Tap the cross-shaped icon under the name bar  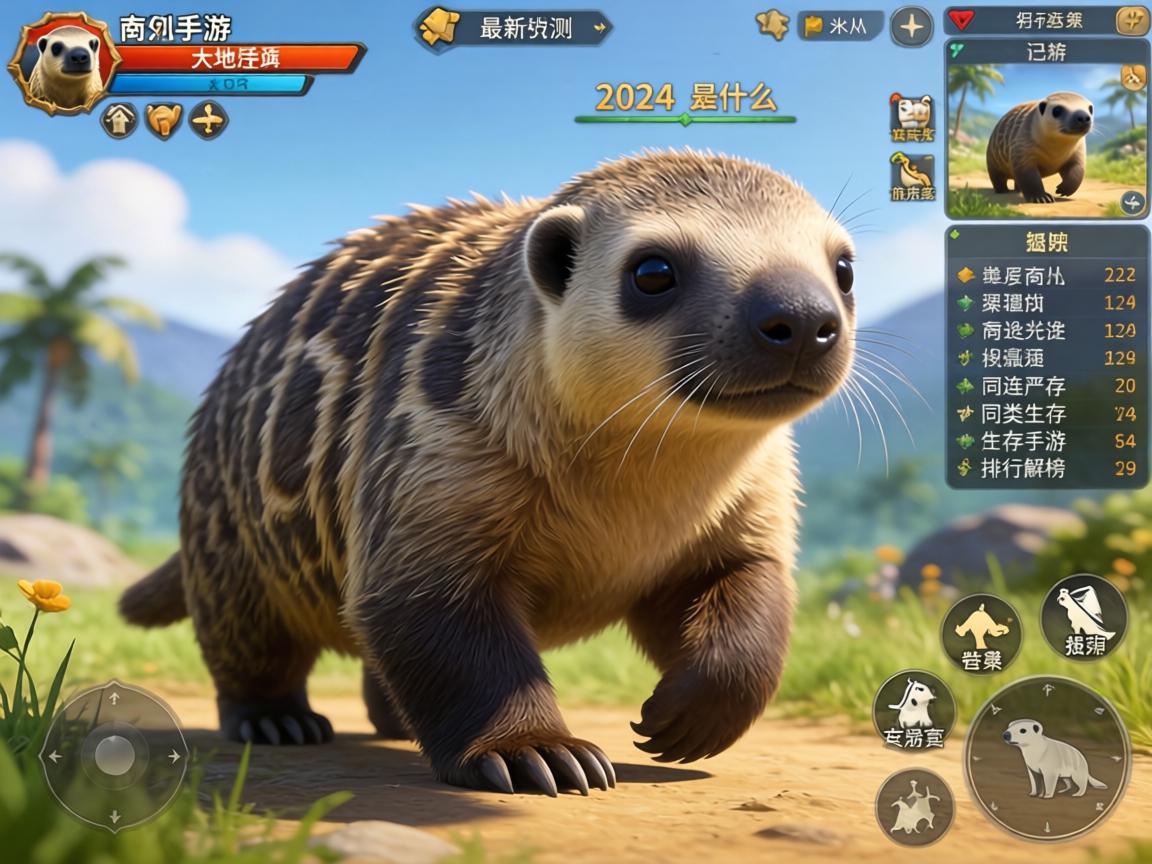click(x=208, y=121)
